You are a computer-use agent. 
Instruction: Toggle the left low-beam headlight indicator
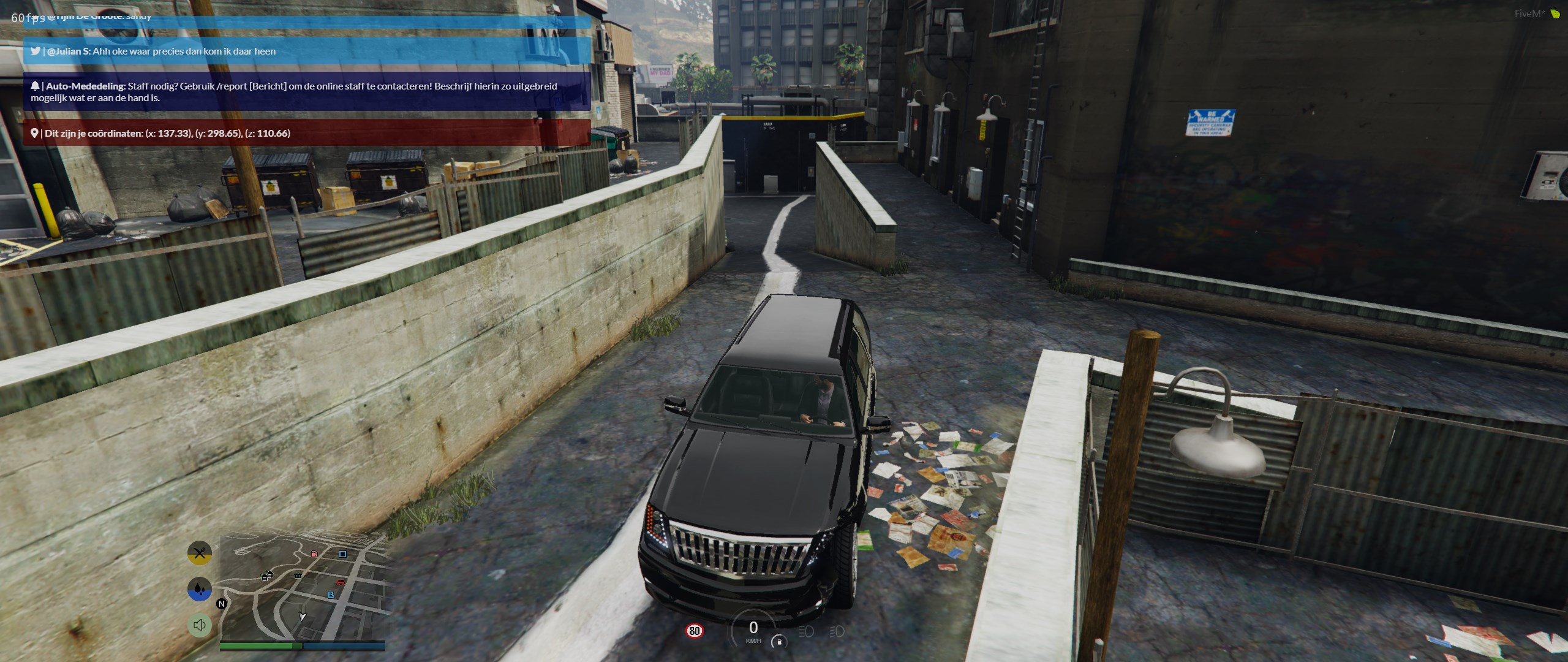click(x=806, y=631)
